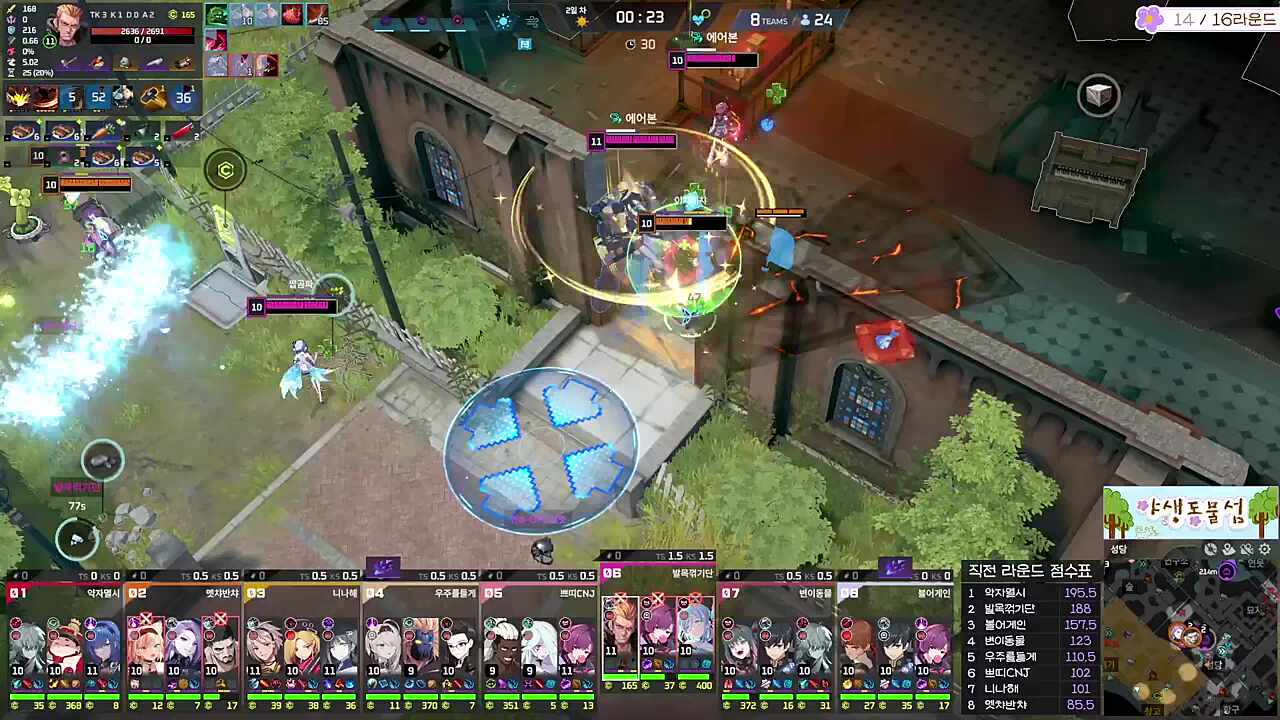Viewport: 1280px width, 720px height.
Task: Open the minimap settings gear icon
Action: pyautogui.click(x=1263, y=550)
